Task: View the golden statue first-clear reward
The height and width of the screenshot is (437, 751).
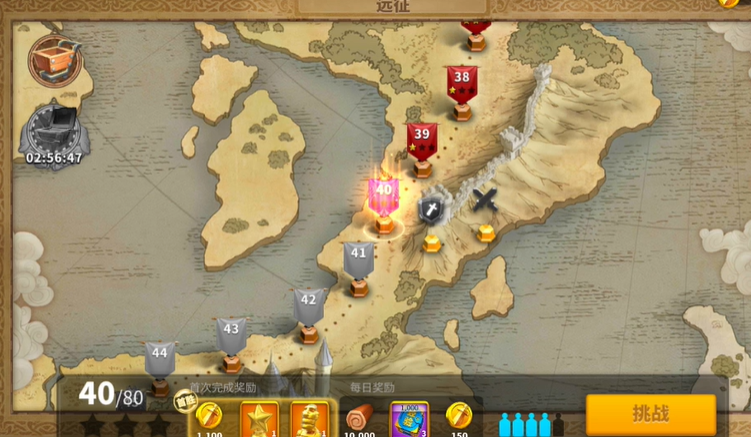Action: point(309,419)
